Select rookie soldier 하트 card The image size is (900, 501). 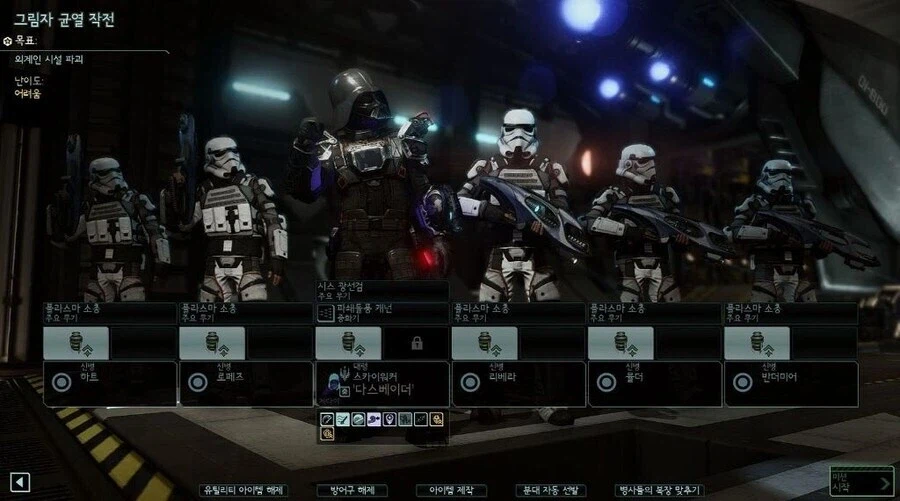(x=109, y=383)
